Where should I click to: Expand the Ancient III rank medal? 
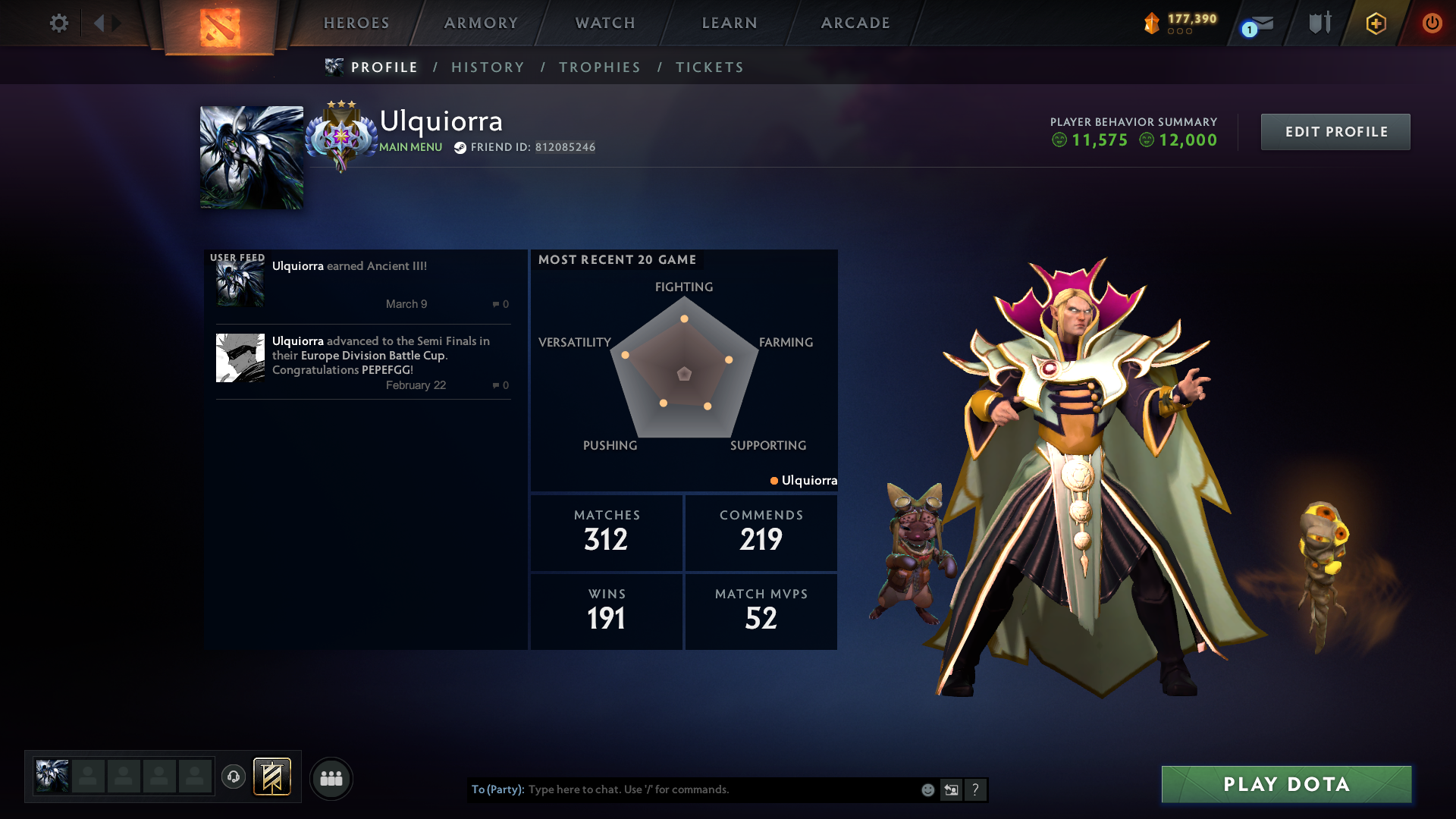pos(341,138)
